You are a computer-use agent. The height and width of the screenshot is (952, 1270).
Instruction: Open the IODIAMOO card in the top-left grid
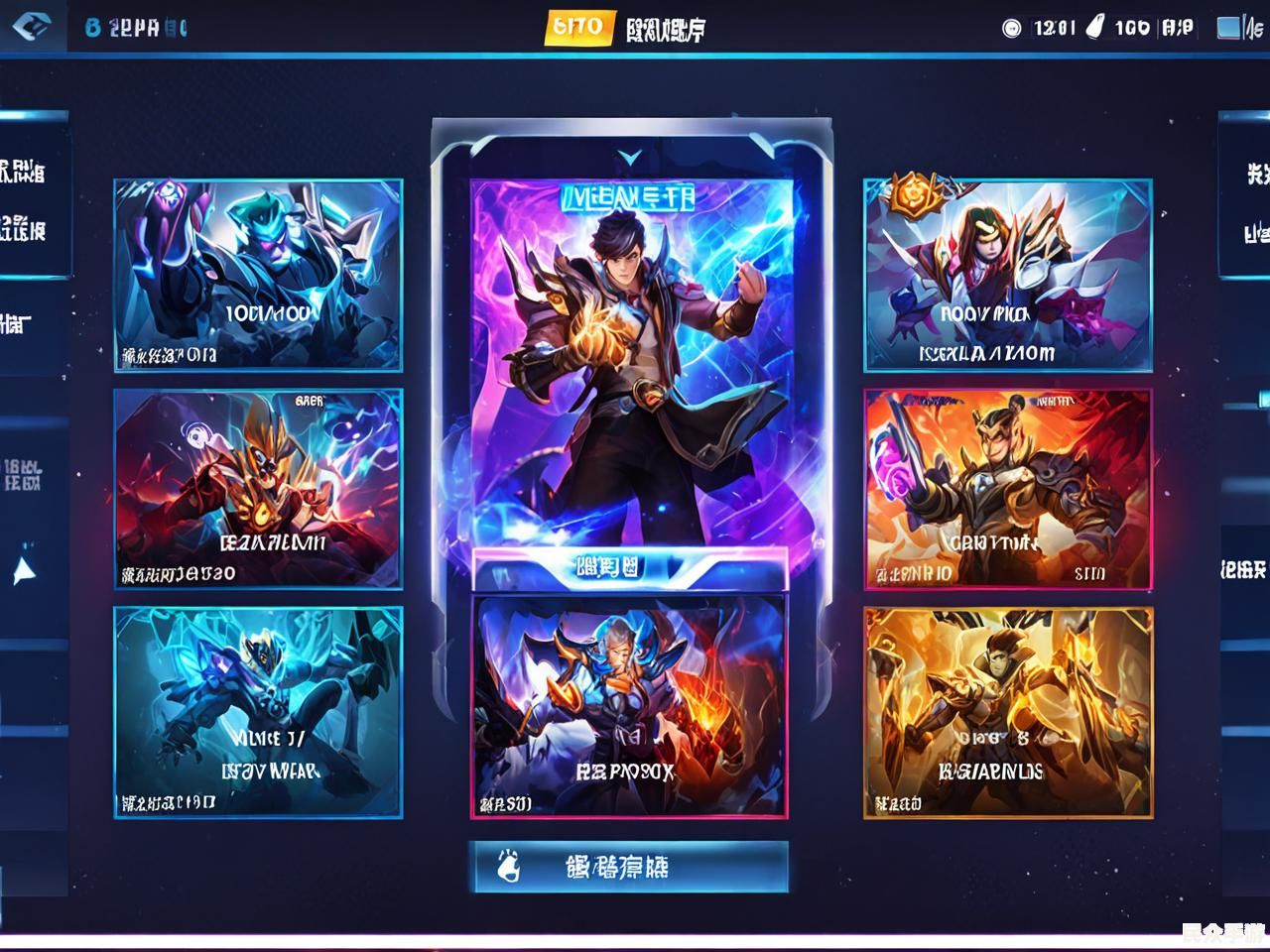tap(257, 275)
